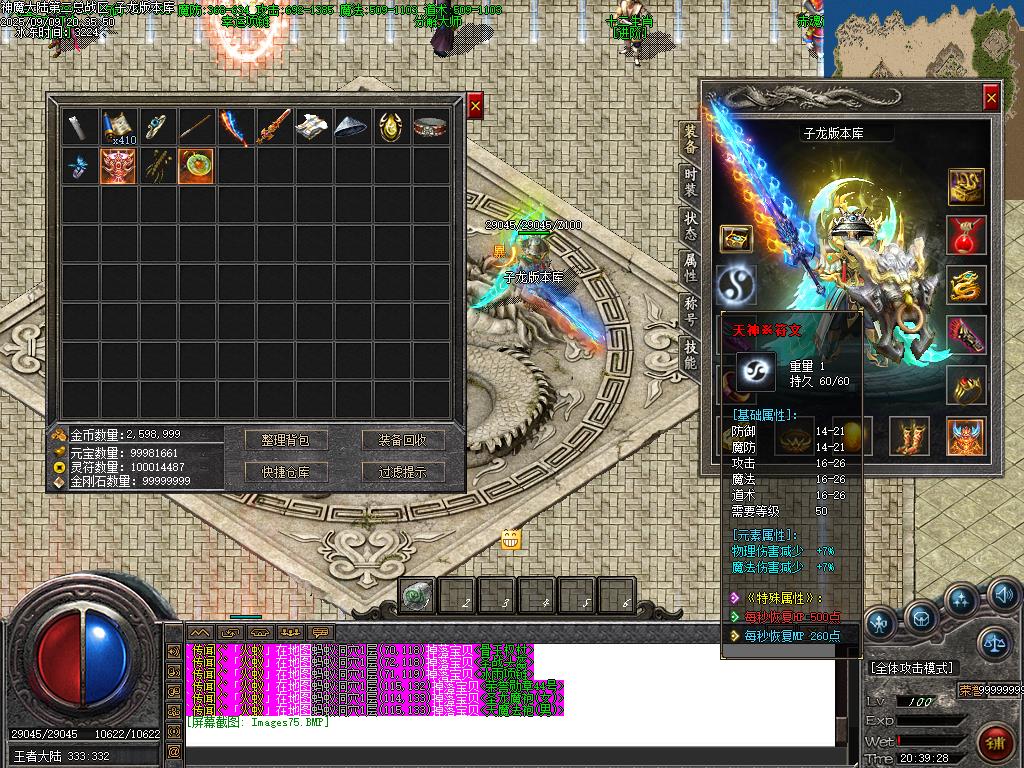The image size is (1024, 768).
Task: Use the item in hotbar slot one
Action: 417,596
